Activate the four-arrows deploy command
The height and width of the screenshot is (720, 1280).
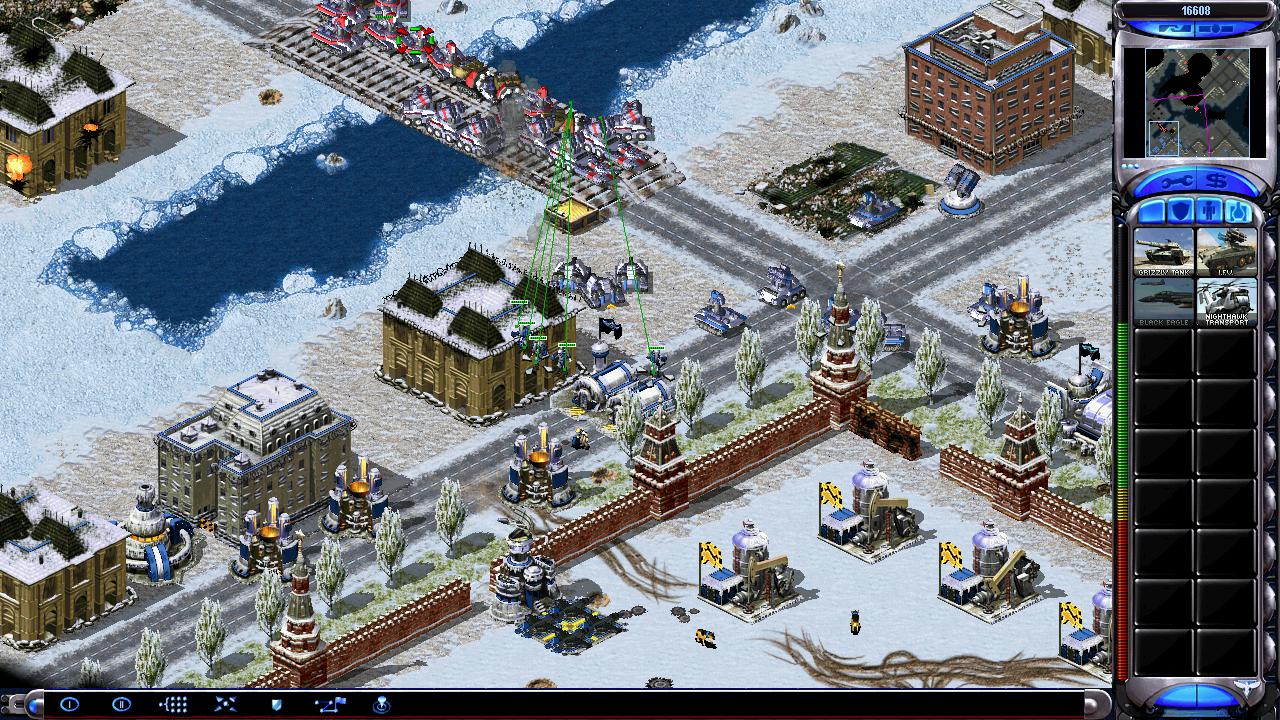click(225, 704)
